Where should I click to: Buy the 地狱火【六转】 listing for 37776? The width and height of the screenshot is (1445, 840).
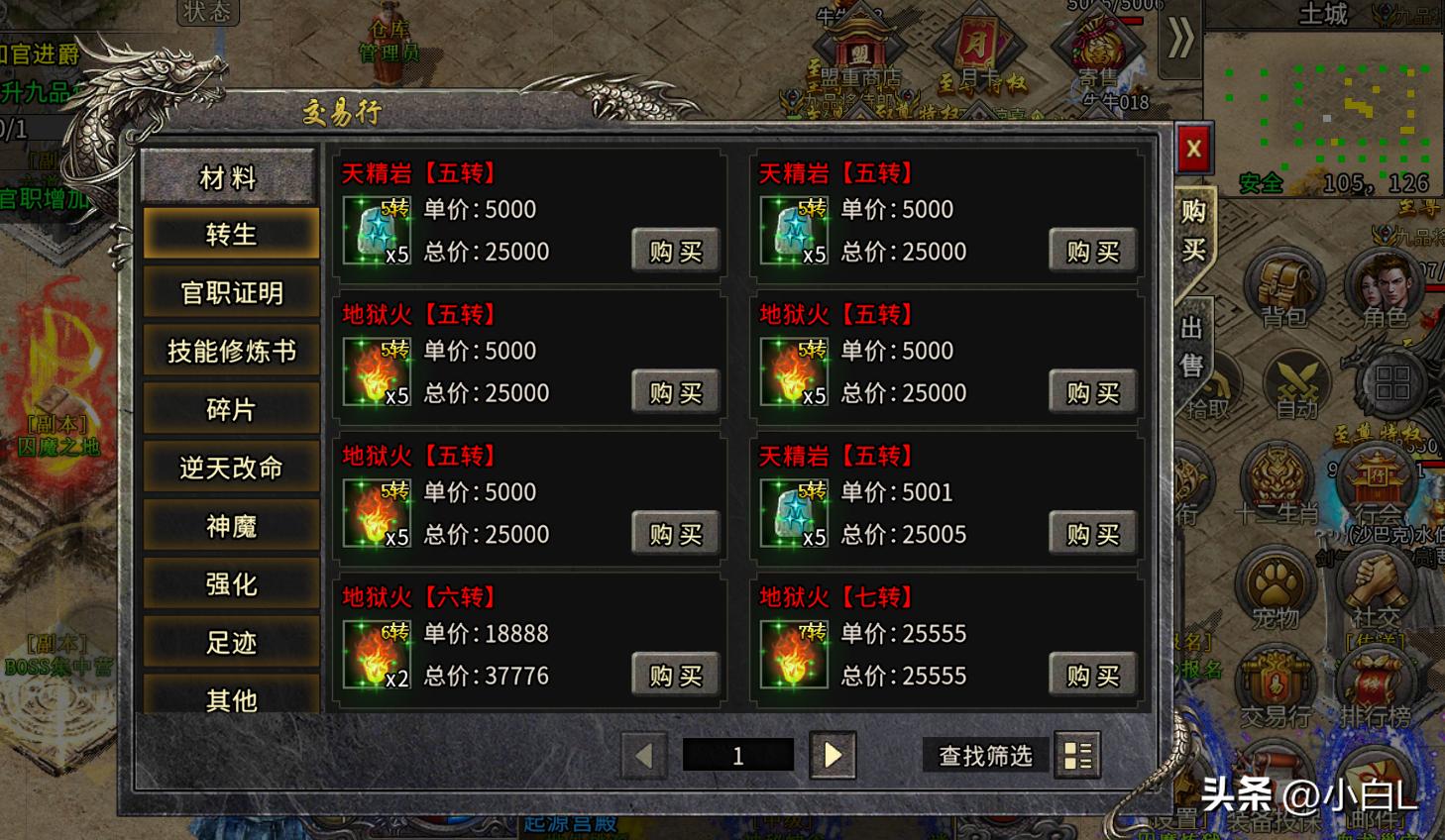(675, 676)
